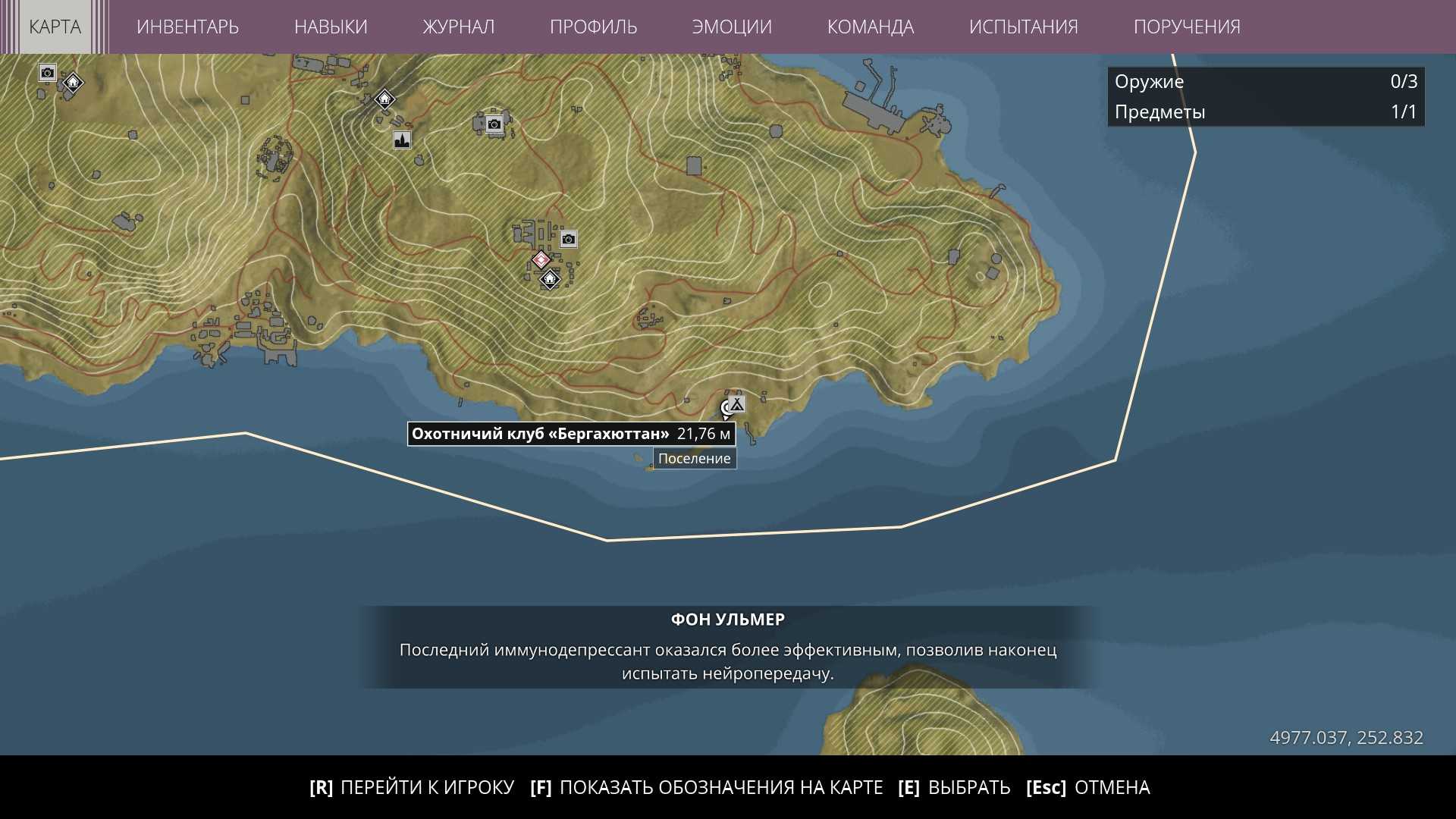The height and width of the screenshot is (819, 1456).
Task: Click the building silhouette landmark marker
Action: point(402,140)
